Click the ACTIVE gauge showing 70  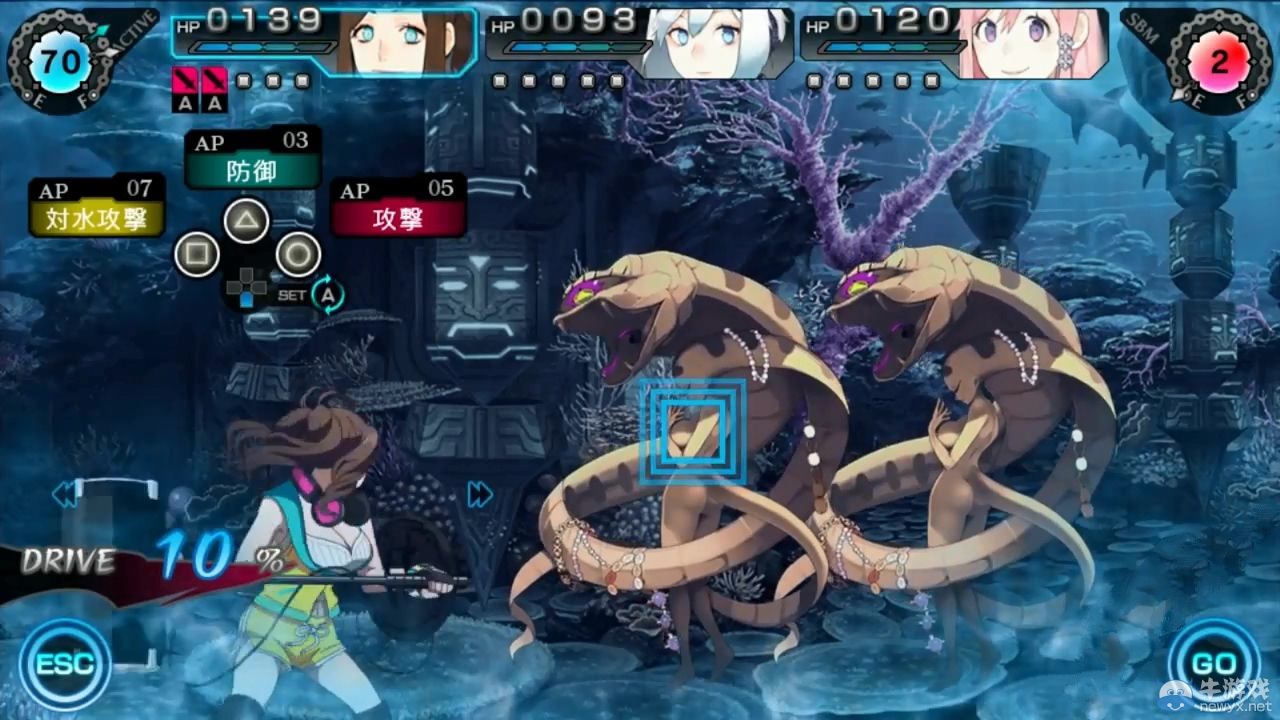click(62, 60)
